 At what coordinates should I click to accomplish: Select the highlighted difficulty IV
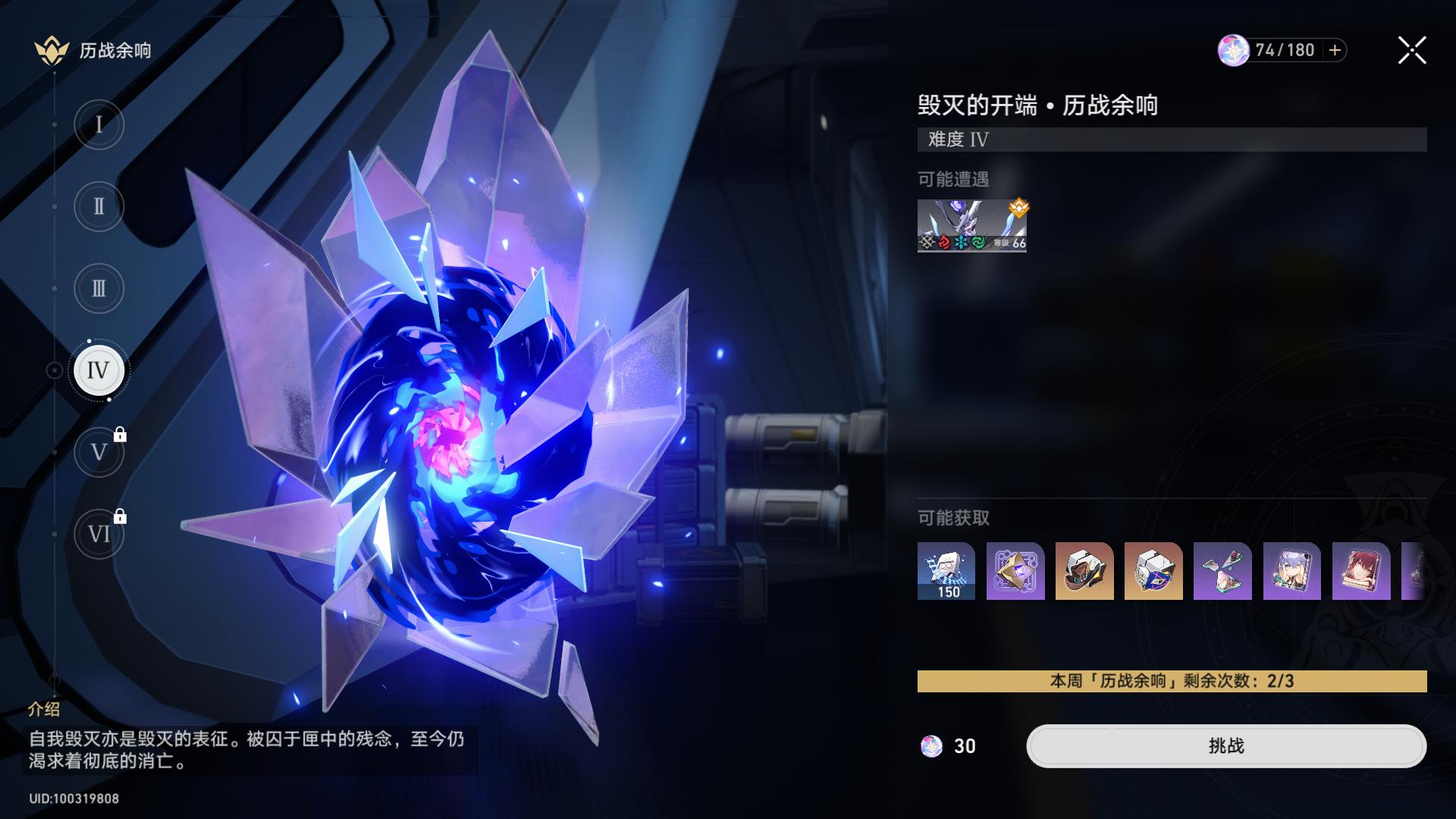click(99, 370)
